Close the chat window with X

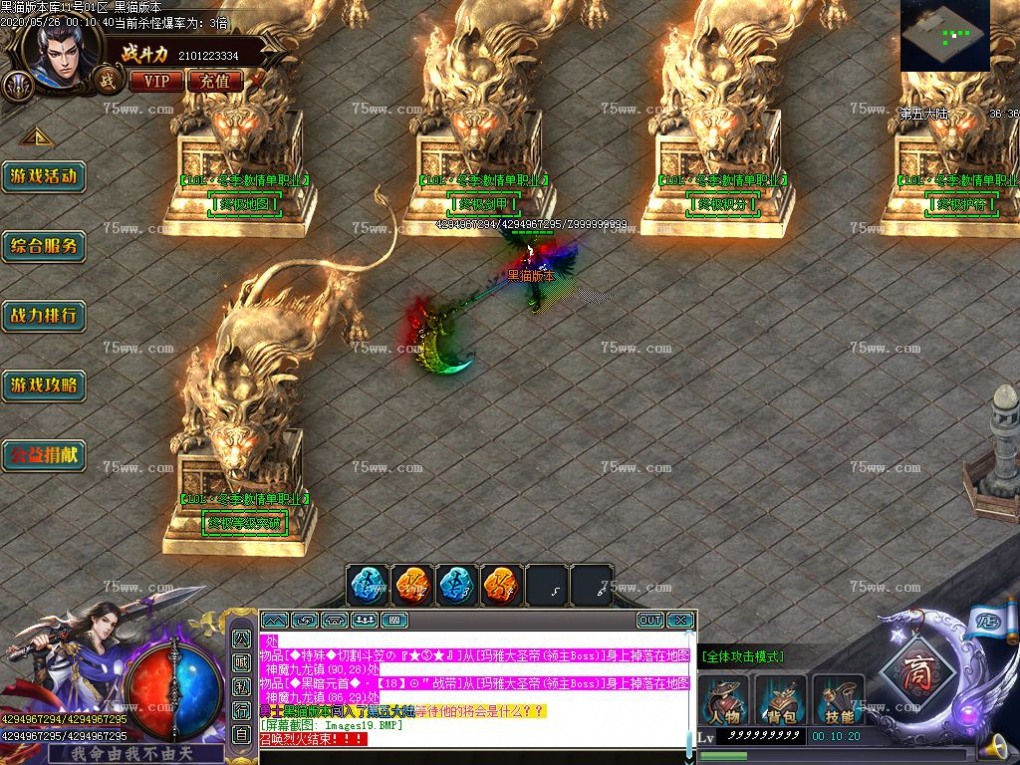click(680, 620)
